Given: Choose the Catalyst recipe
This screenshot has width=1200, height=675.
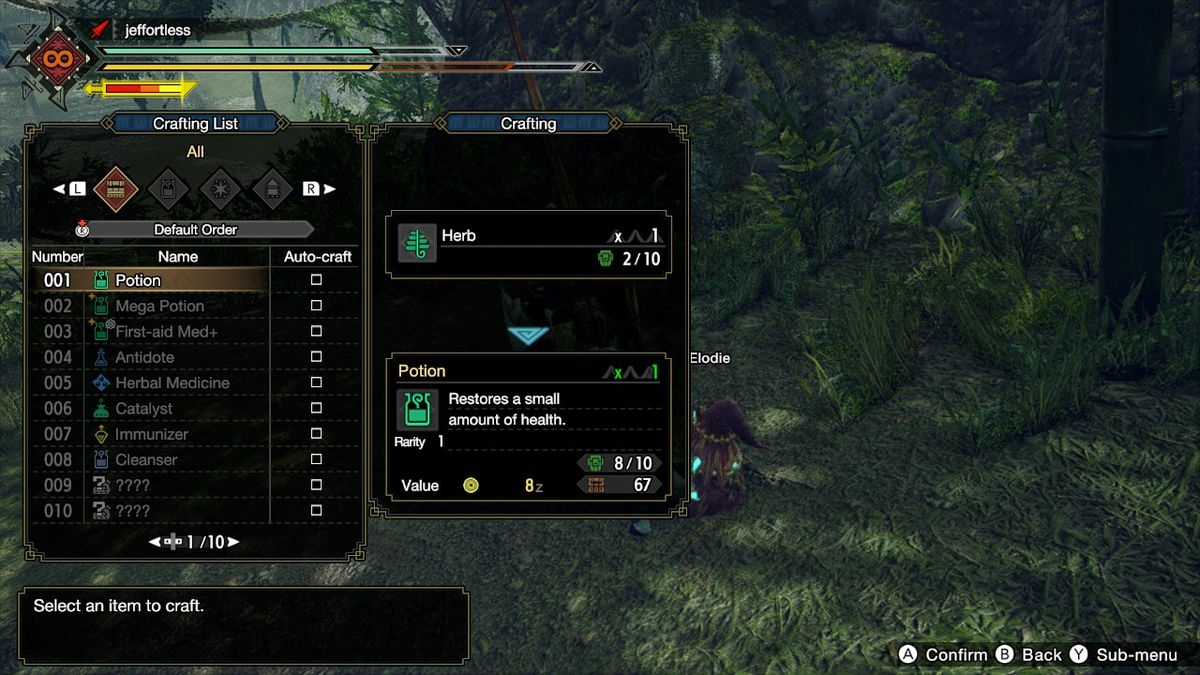Looking at the screenshot, I should point(143,409).
